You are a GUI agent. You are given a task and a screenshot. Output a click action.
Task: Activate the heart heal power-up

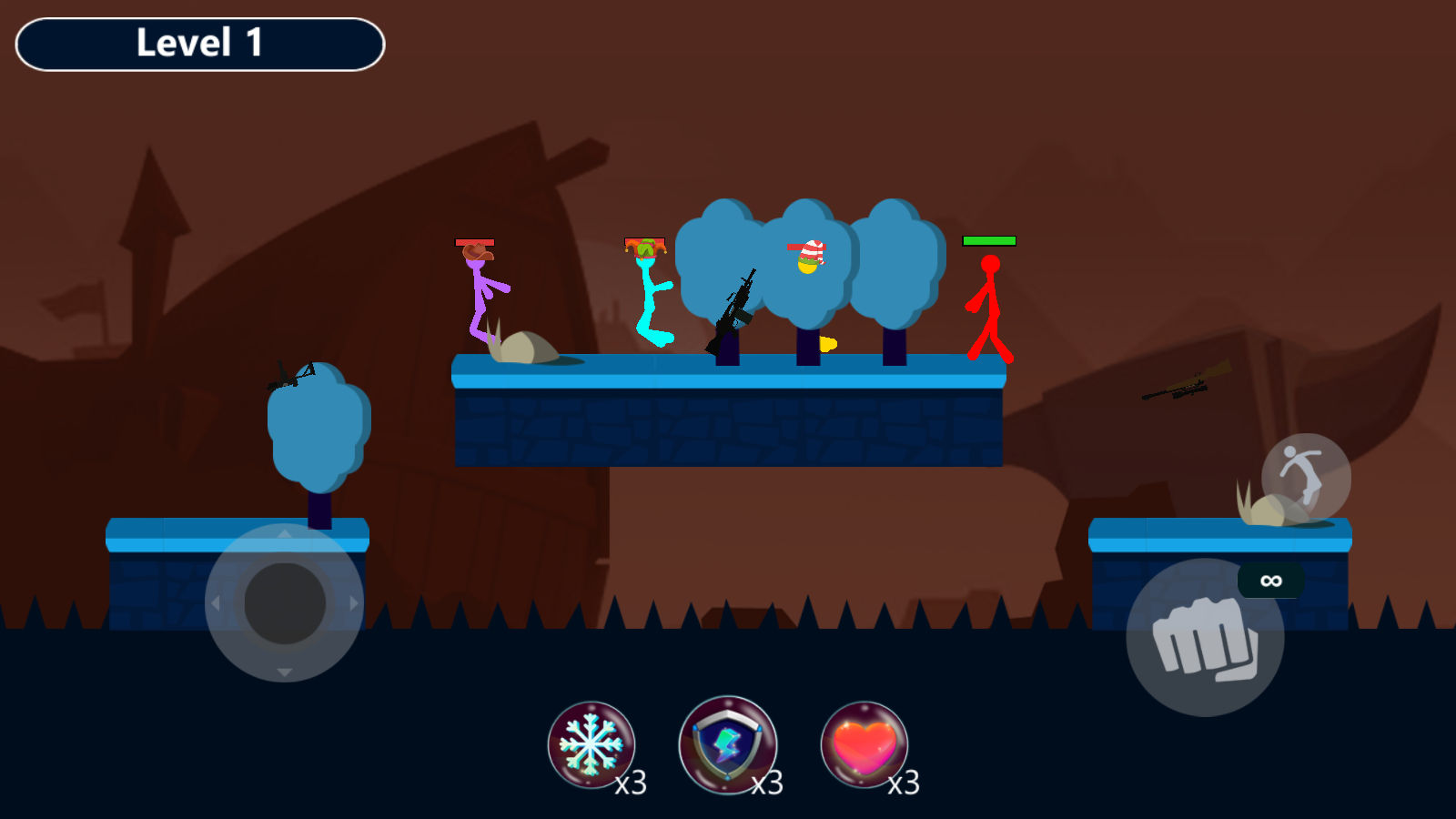(x=864, y=744)
